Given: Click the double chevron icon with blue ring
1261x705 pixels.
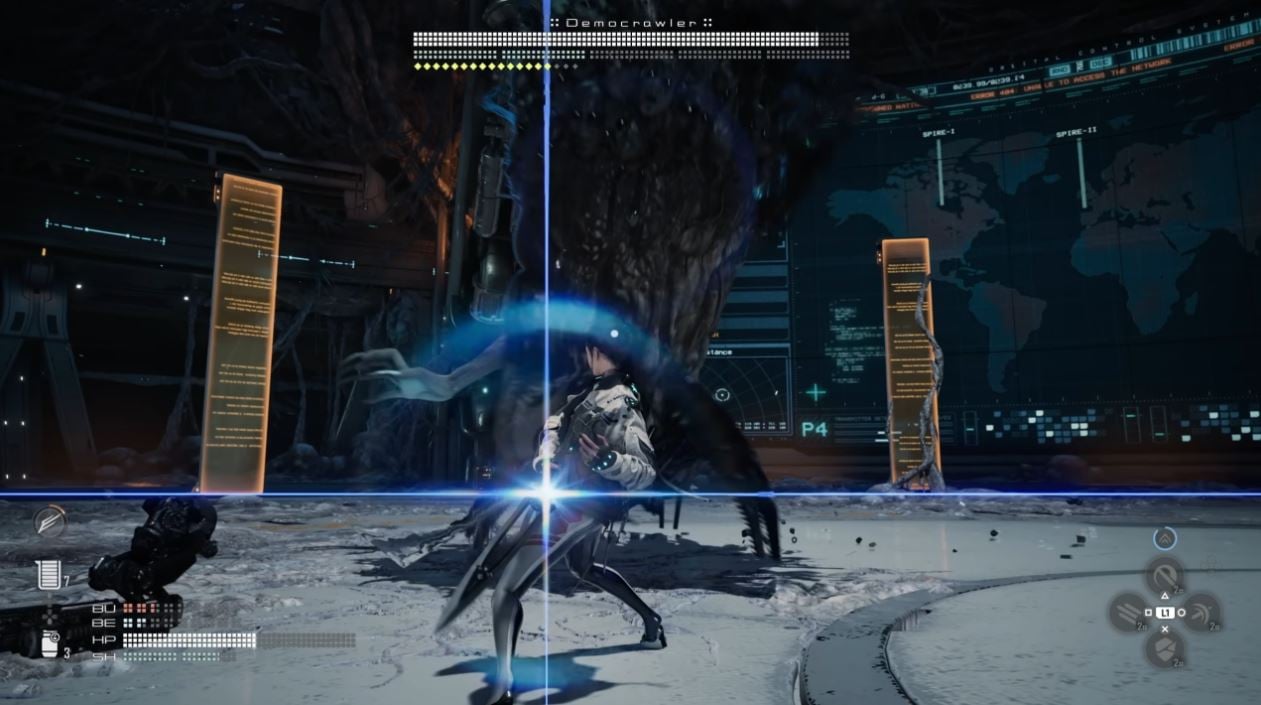Looking at the screenshot, I should 1164,538.
